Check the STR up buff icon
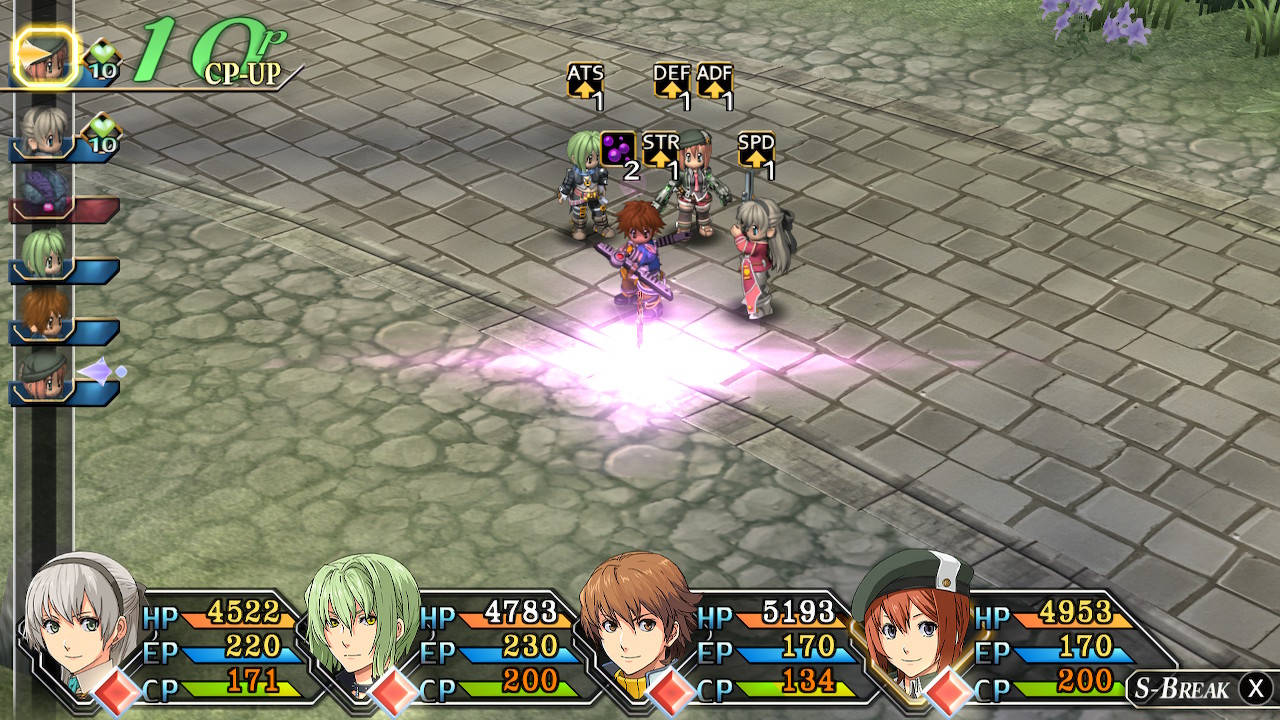The width and height of the screenshot is (1280, 720). pos(660,151)
